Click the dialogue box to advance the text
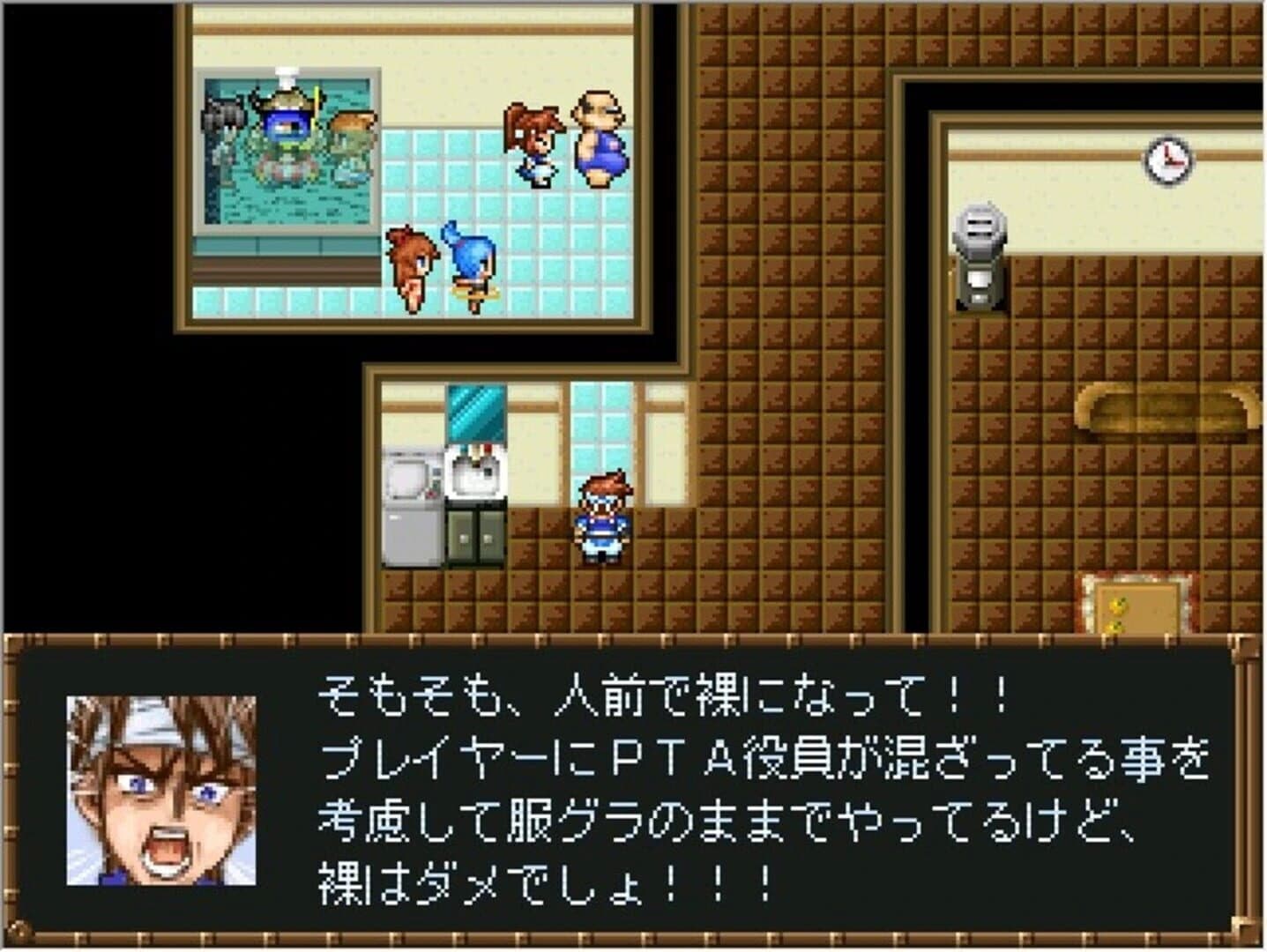This screenshot has width=1267, height=952. coord(635,785)
